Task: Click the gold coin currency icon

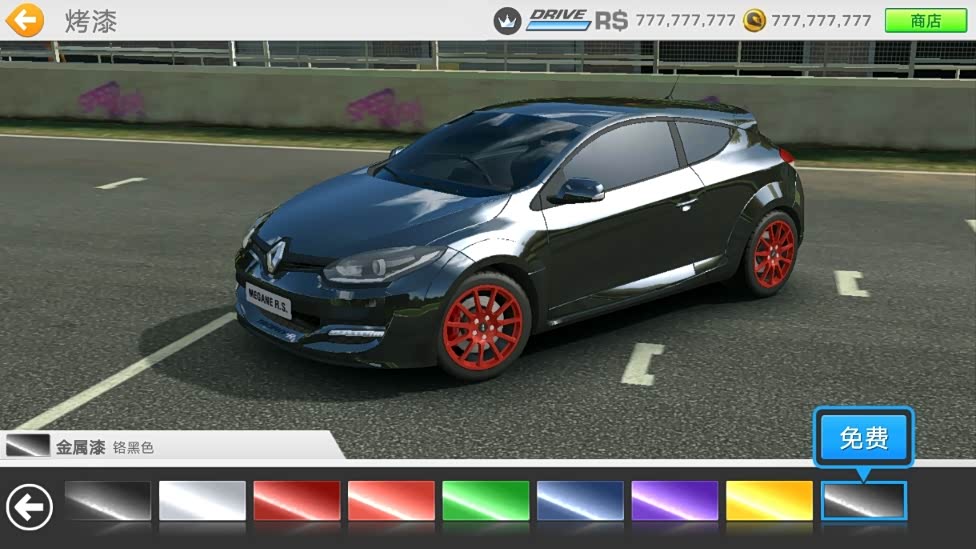Action: (x=754, y=20)
